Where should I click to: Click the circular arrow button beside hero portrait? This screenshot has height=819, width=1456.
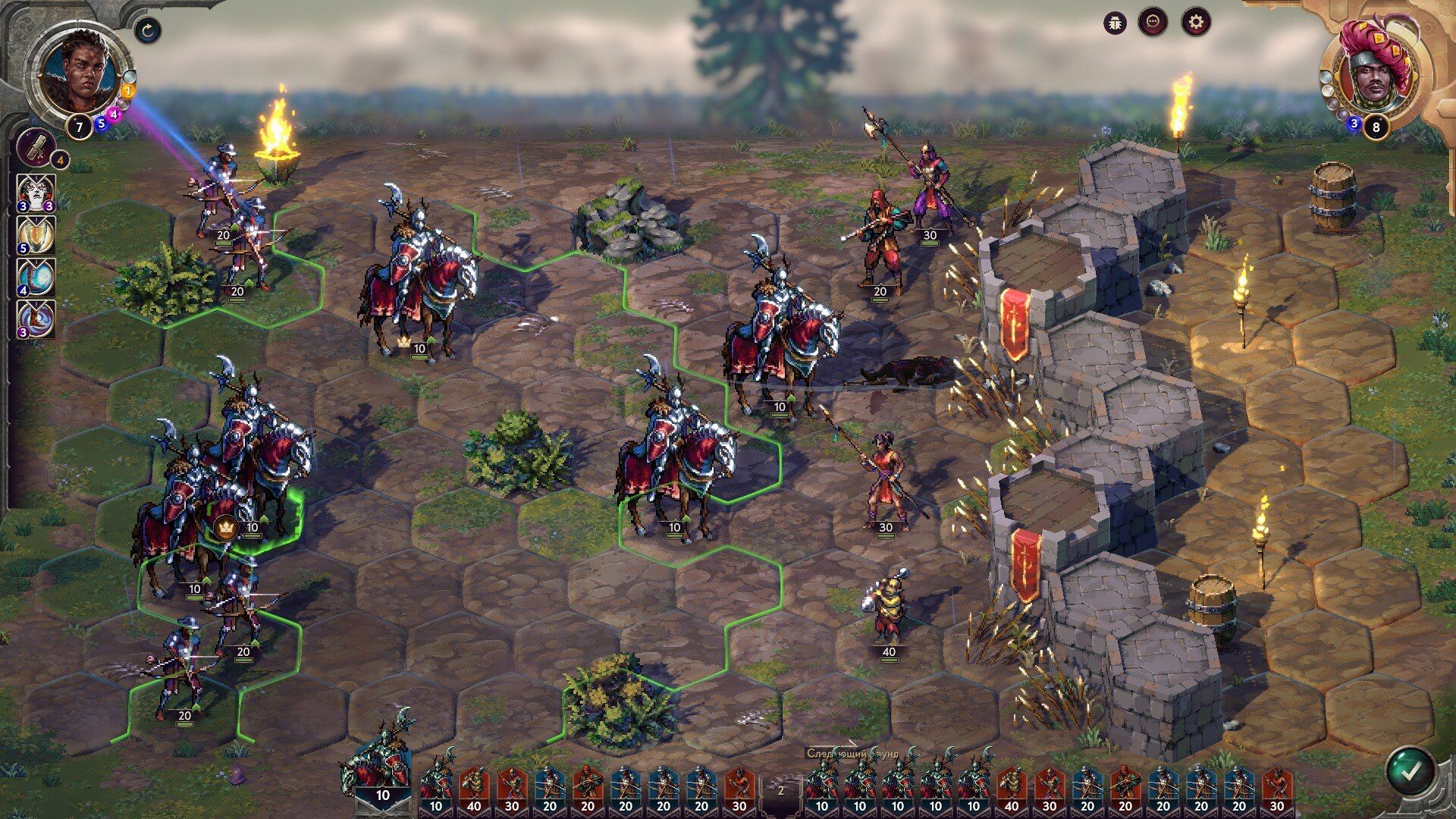[148, 30]
